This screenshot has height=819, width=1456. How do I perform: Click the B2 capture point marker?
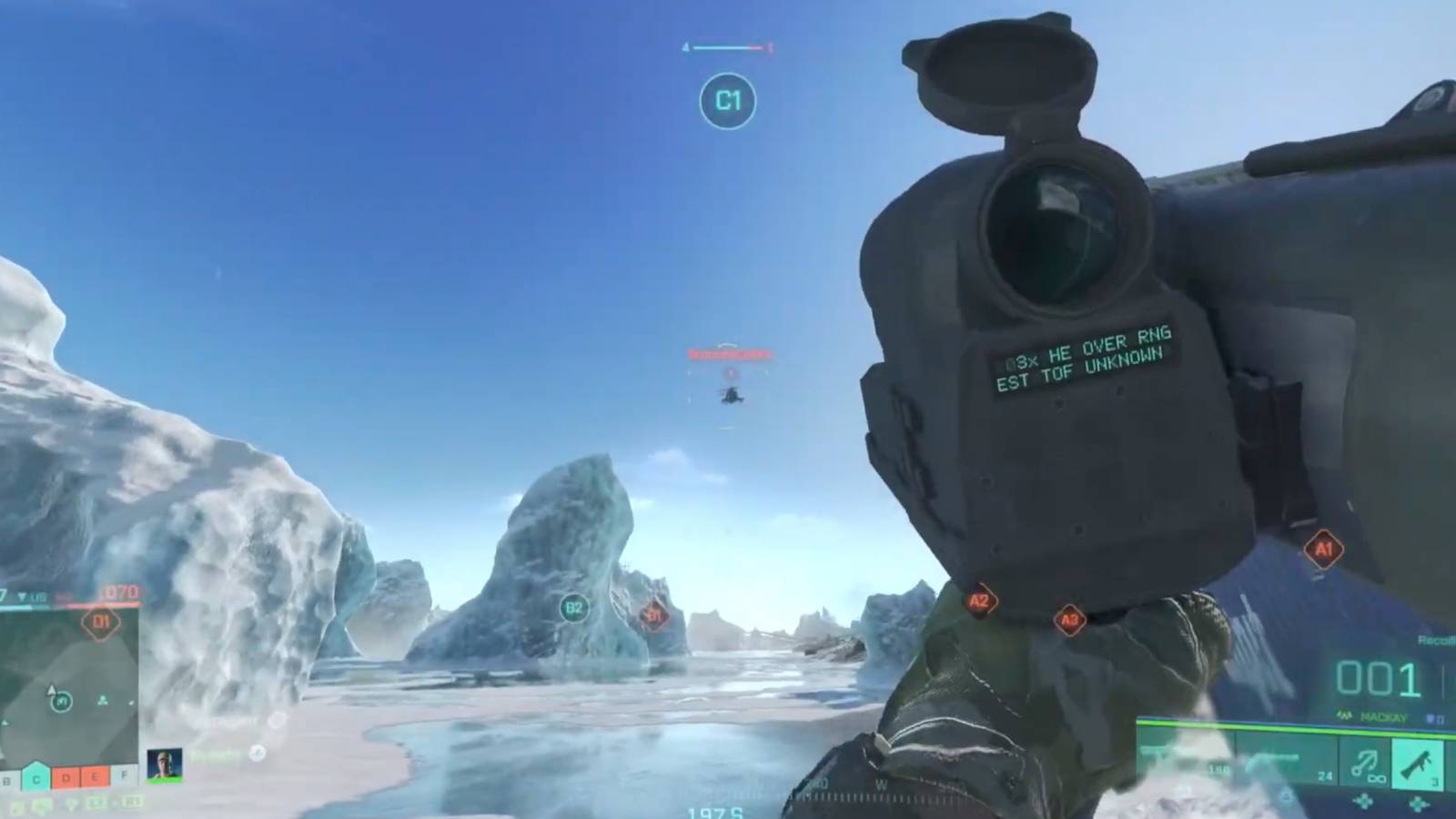pyautogui.click(x=574, y=610)
